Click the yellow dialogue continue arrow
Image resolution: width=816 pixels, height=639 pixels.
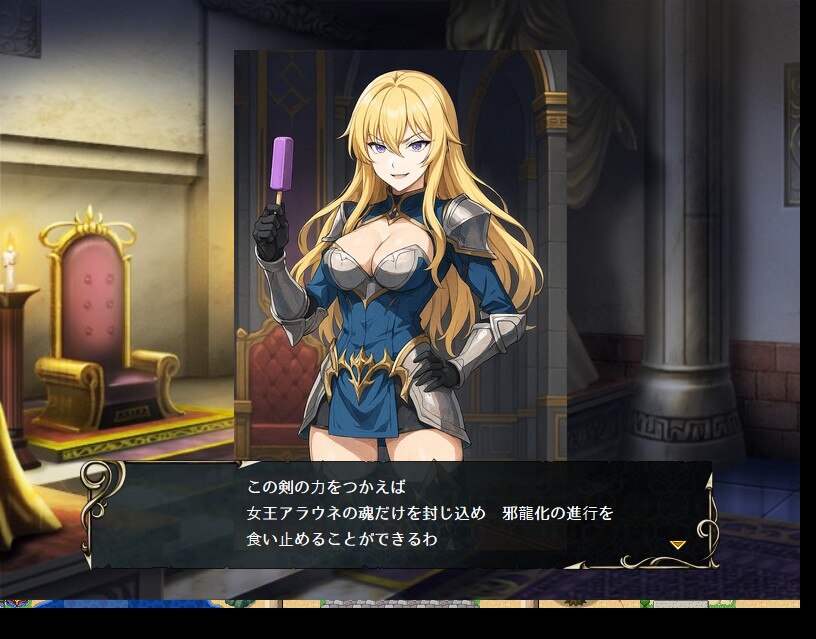coord(677,544)
